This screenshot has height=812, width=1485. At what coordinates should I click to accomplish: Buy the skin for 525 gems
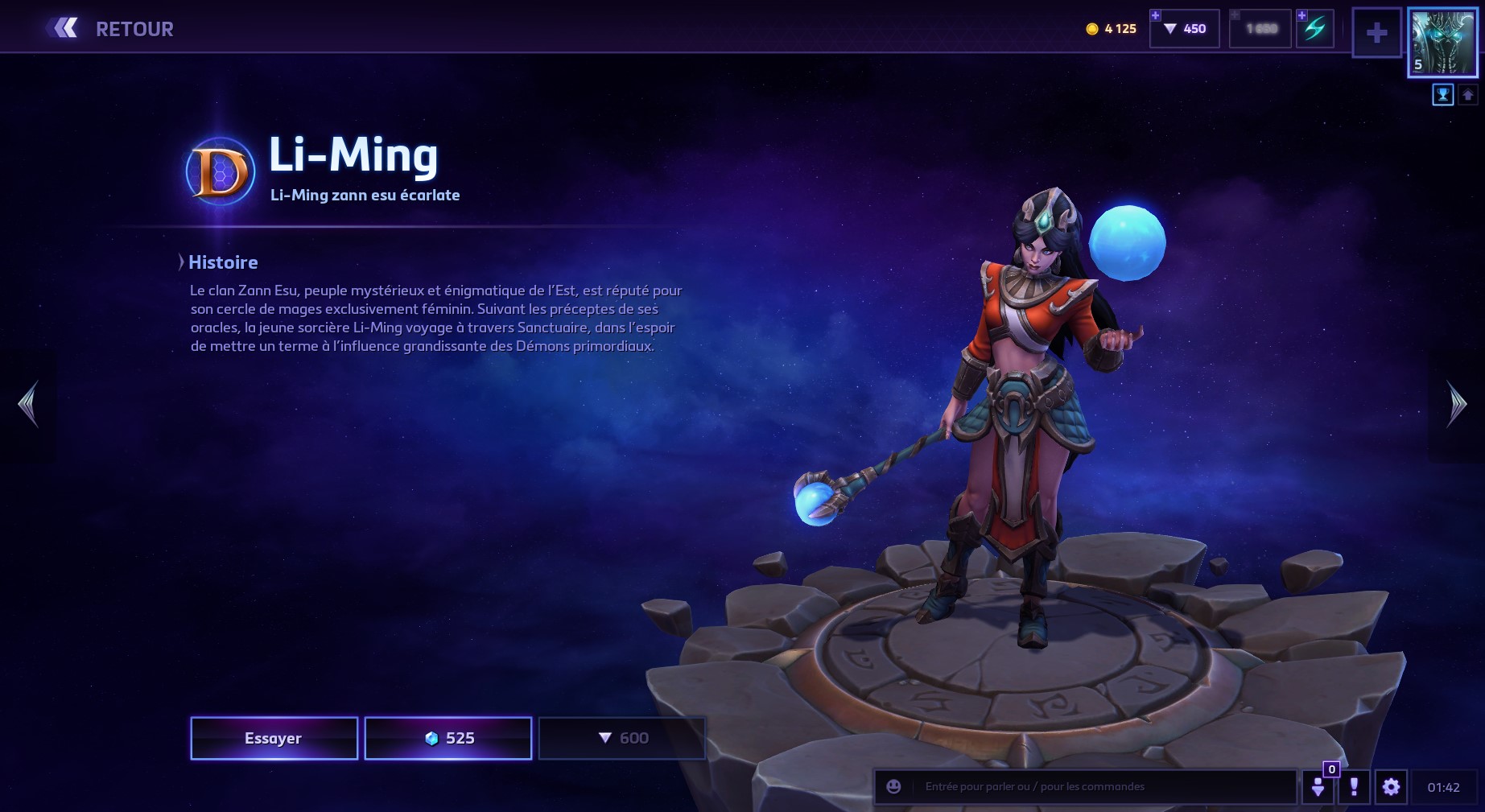(448, 738)
